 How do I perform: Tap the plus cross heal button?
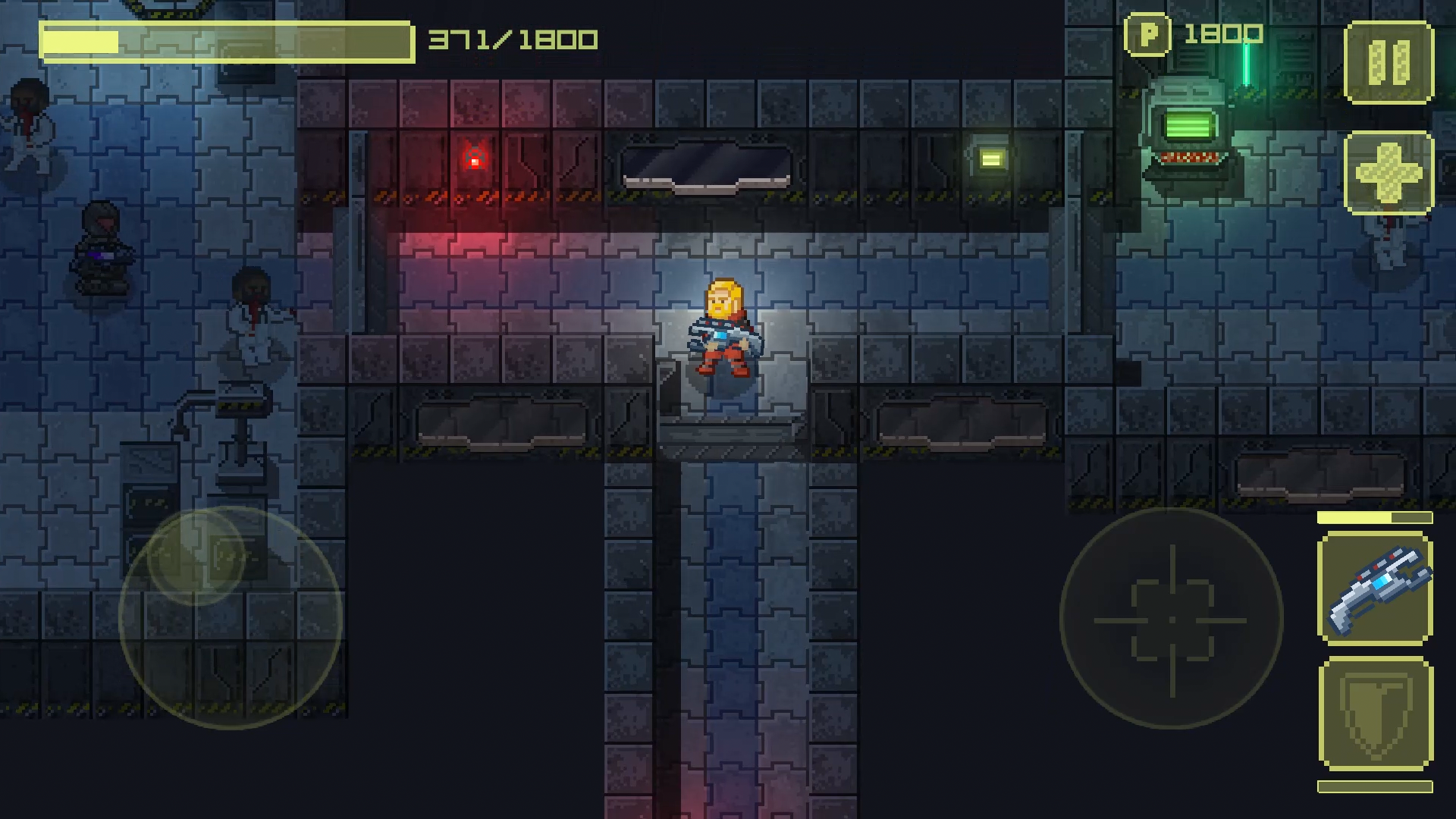(x=1389, y=172)
